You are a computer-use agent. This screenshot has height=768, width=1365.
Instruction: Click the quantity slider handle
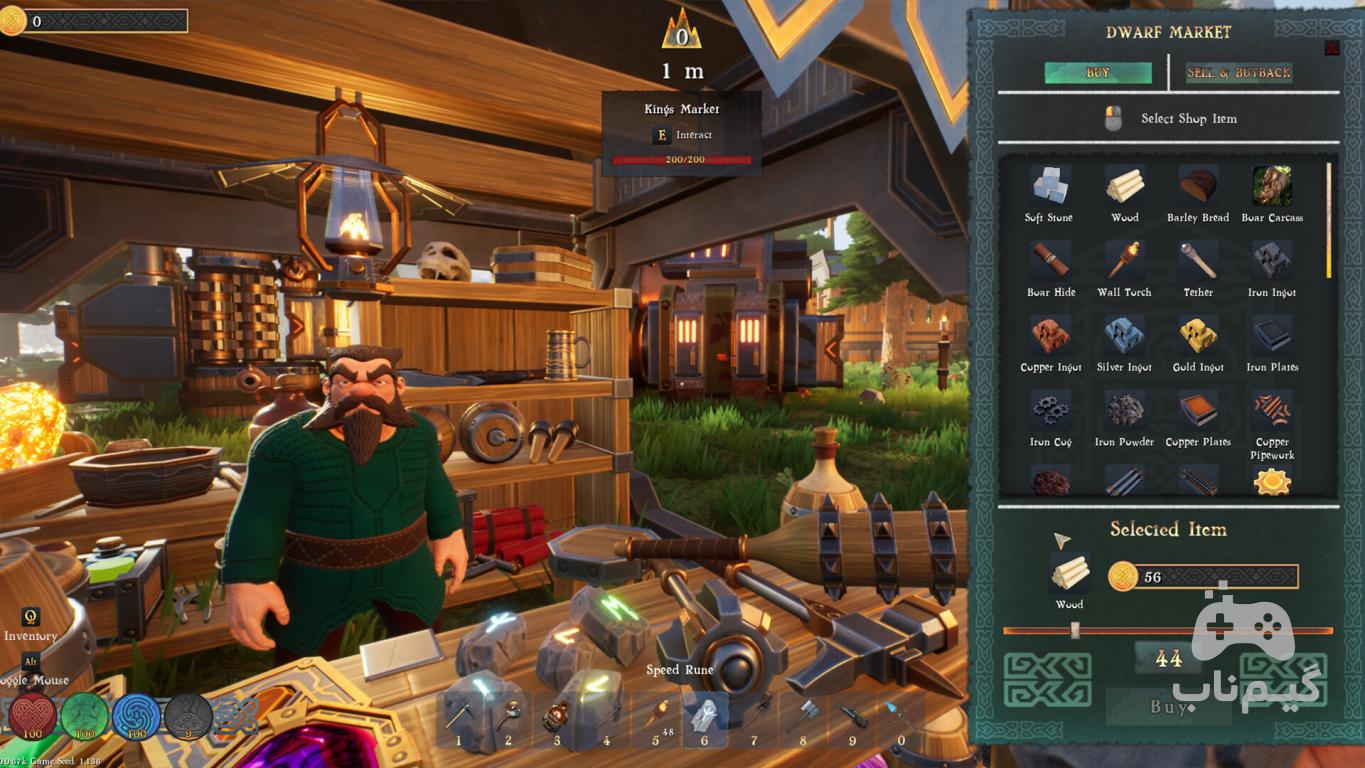[1075, 630]
